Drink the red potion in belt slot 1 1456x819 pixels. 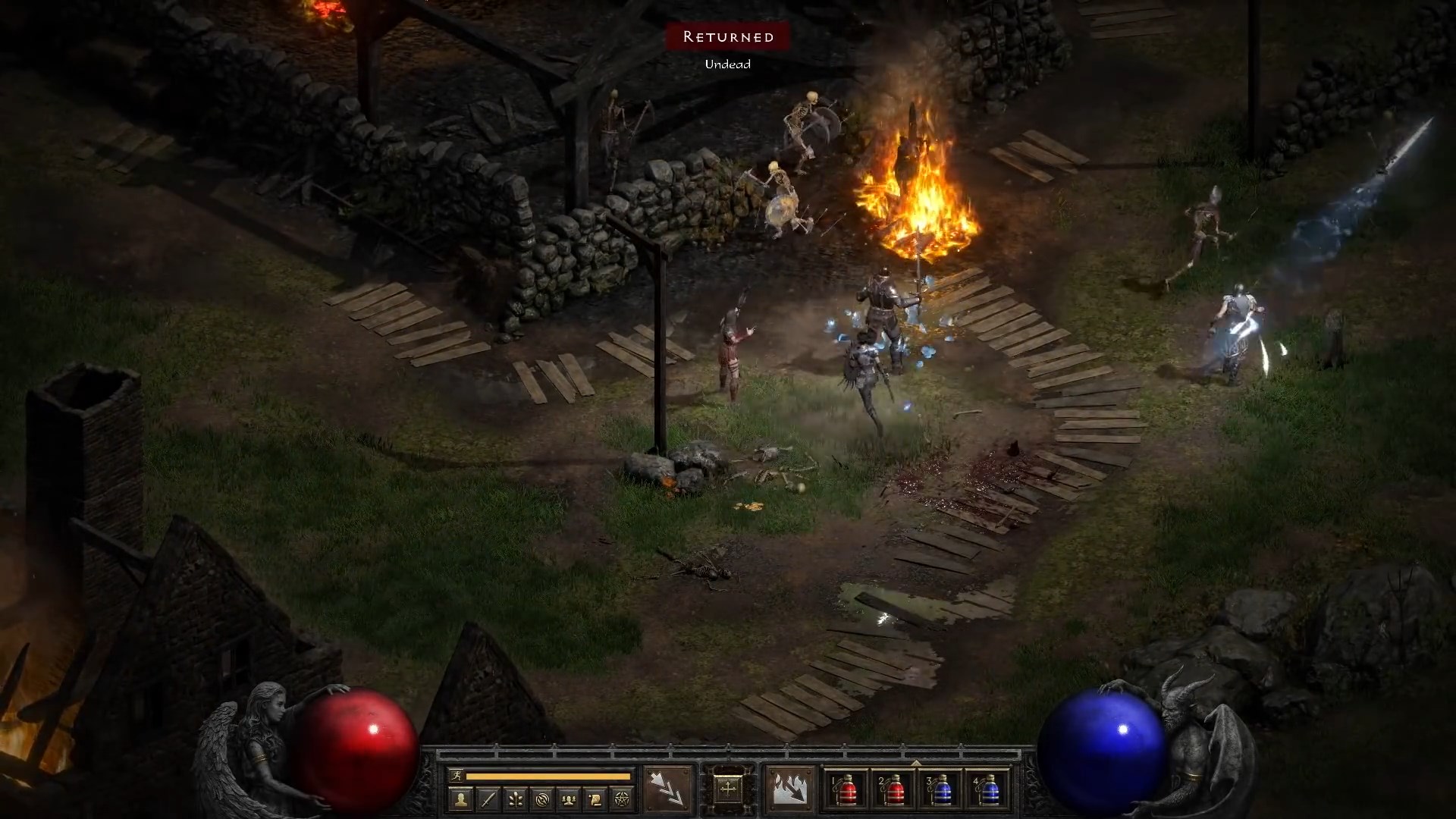[x=848, y=791]
